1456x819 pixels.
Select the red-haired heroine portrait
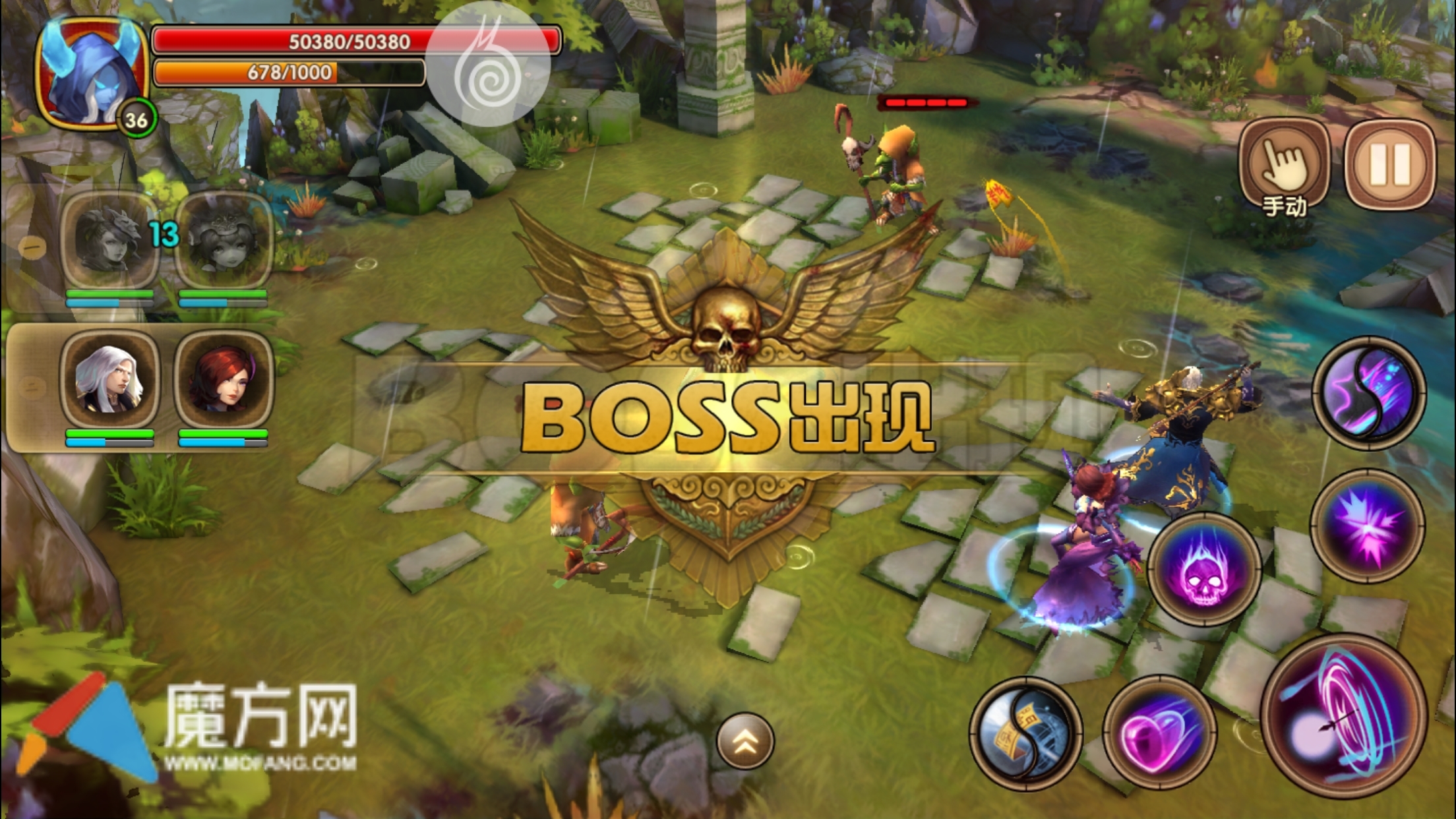pyautogui.click(x=224, y=379)
